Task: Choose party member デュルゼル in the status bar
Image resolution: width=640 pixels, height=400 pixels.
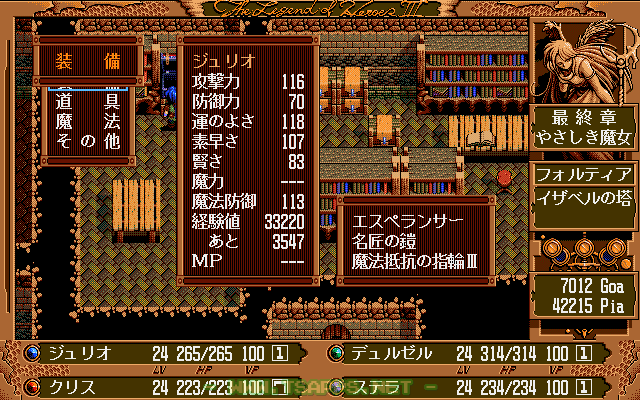Action: (392, 354)
